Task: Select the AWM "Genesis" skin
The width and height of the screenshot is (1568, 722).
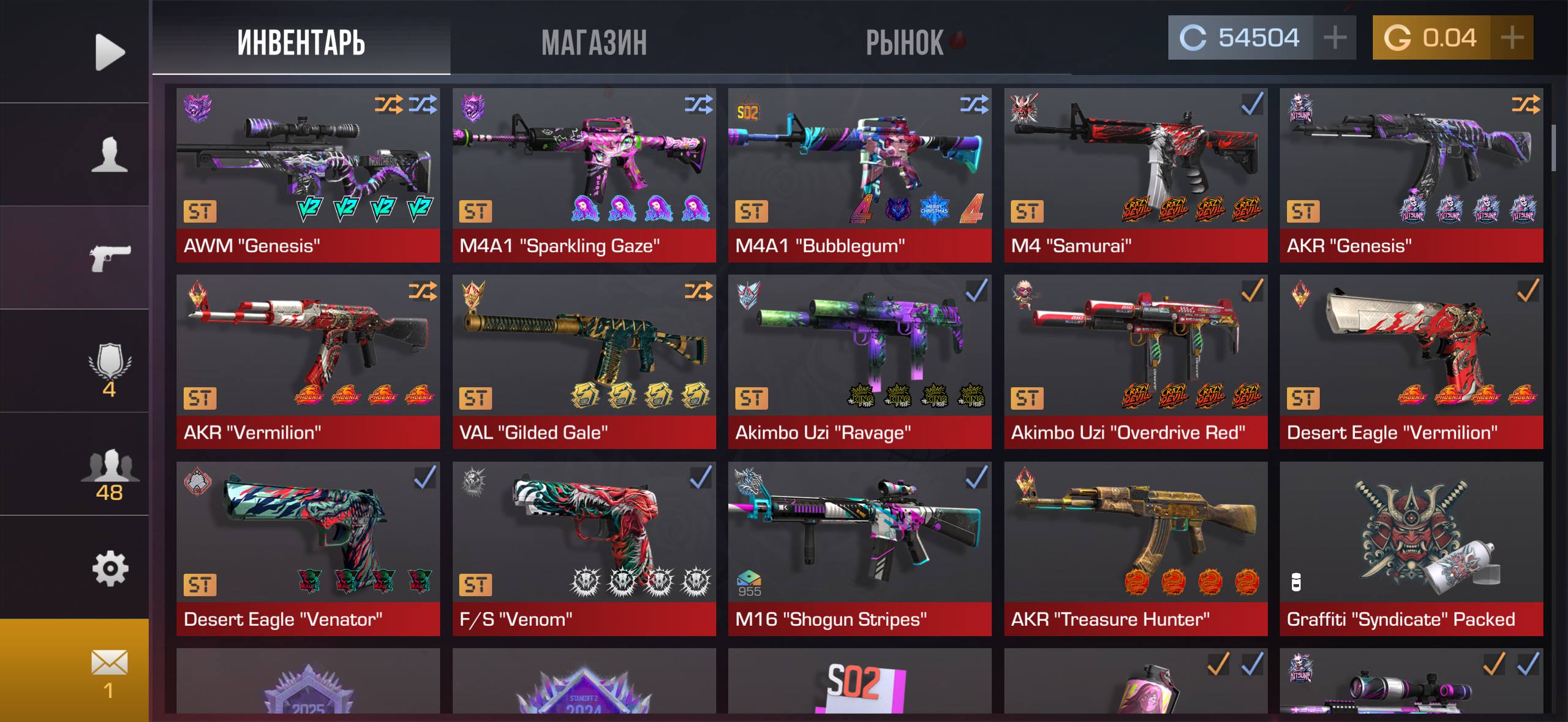Action: (x=308, y=175)
